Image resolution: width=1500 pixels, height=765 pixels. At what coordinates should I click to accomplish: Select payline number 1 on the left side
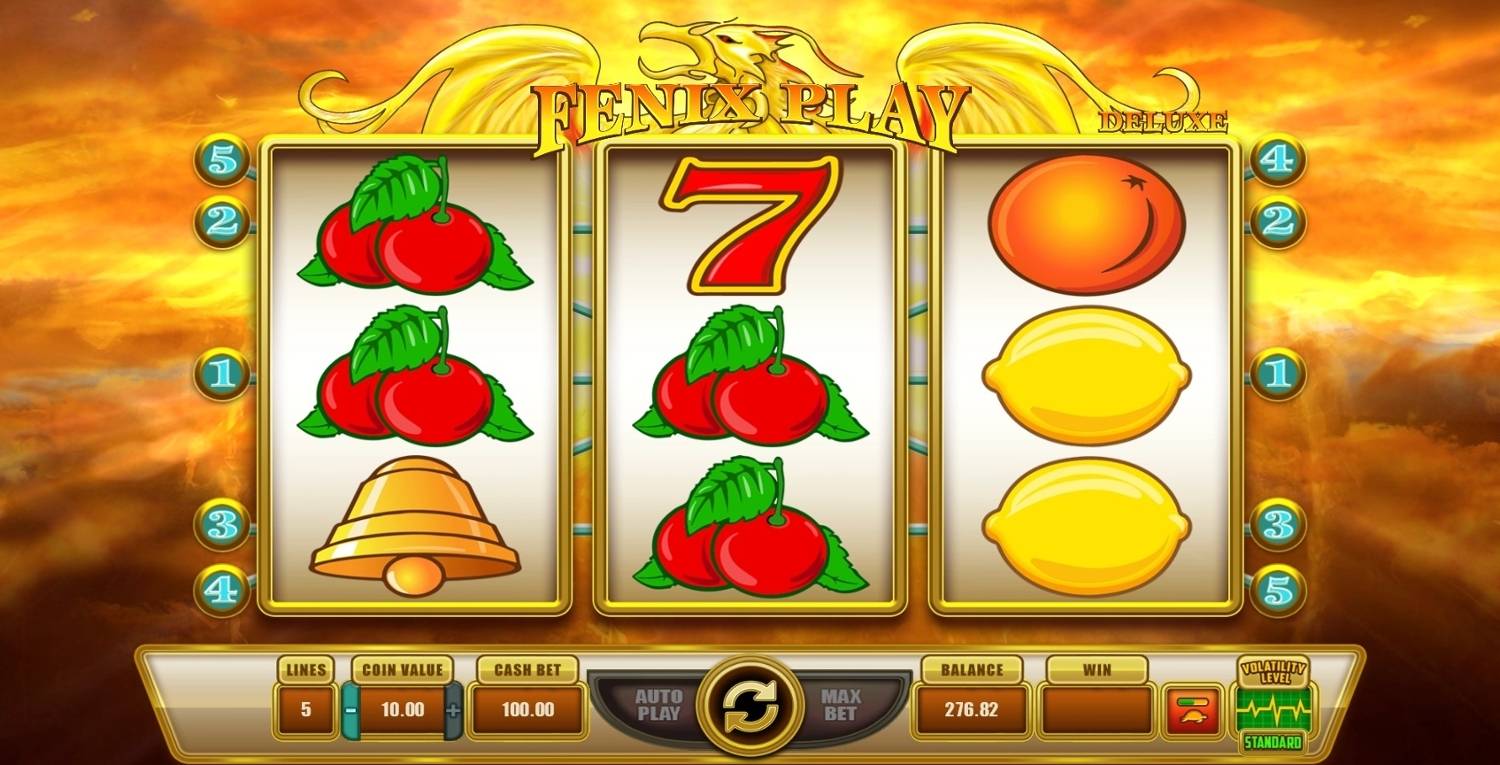click(222, 373)
